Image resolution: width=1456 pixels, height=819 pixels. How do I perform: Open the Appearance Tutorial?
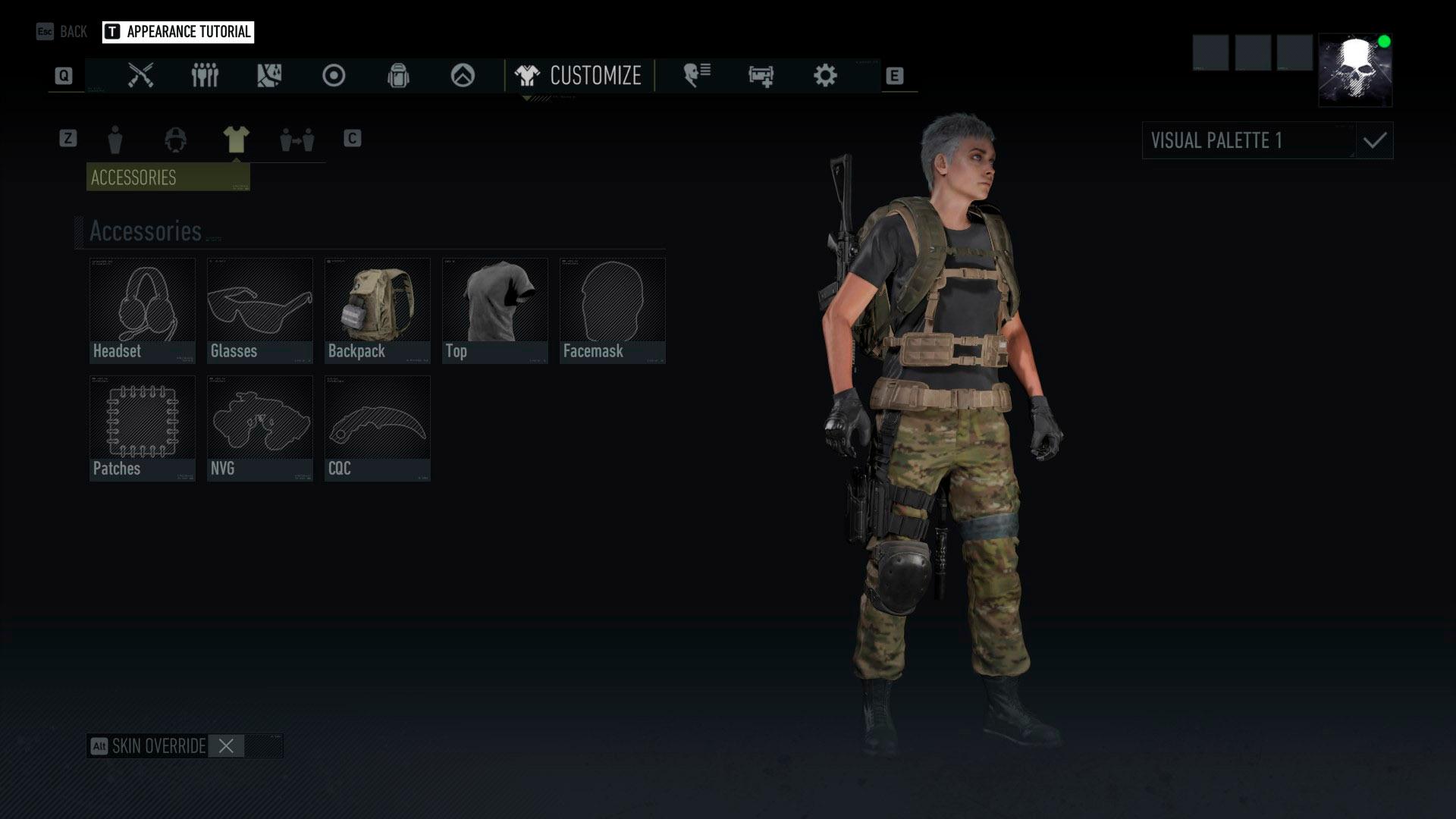(178, 32)
